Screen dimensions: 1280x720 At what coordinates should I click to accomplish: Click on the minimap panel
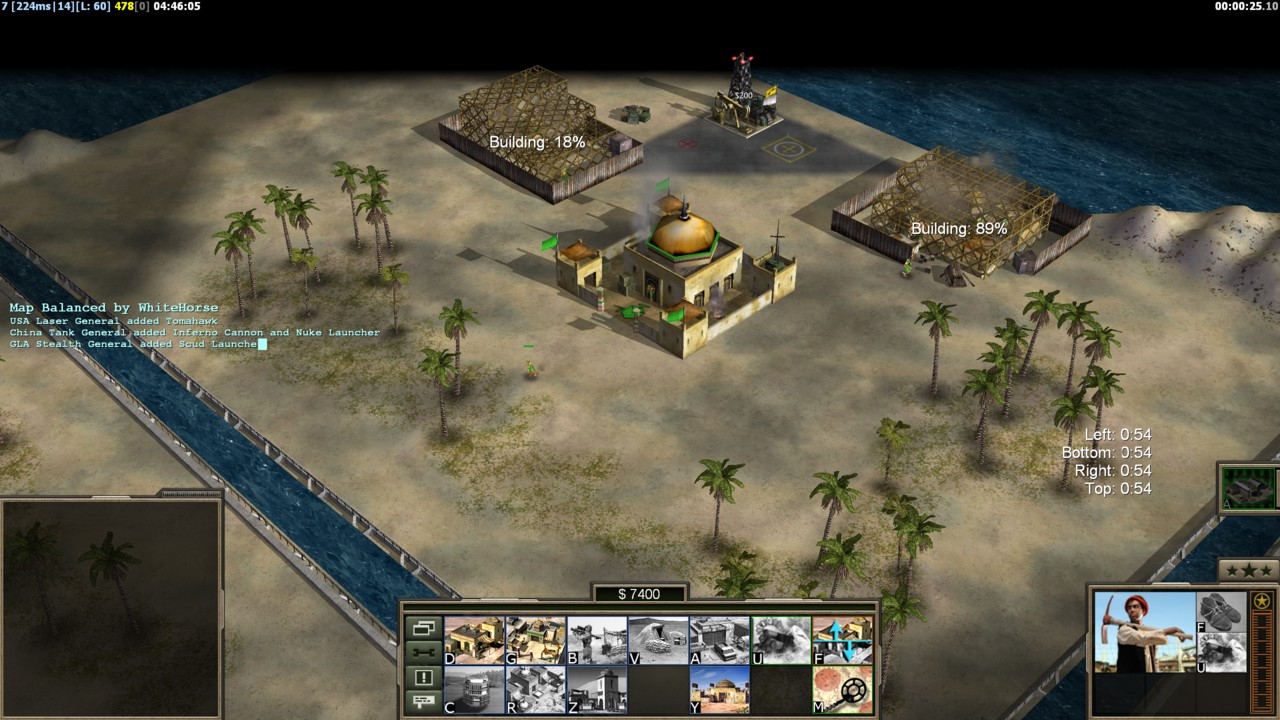click(110, 607)
